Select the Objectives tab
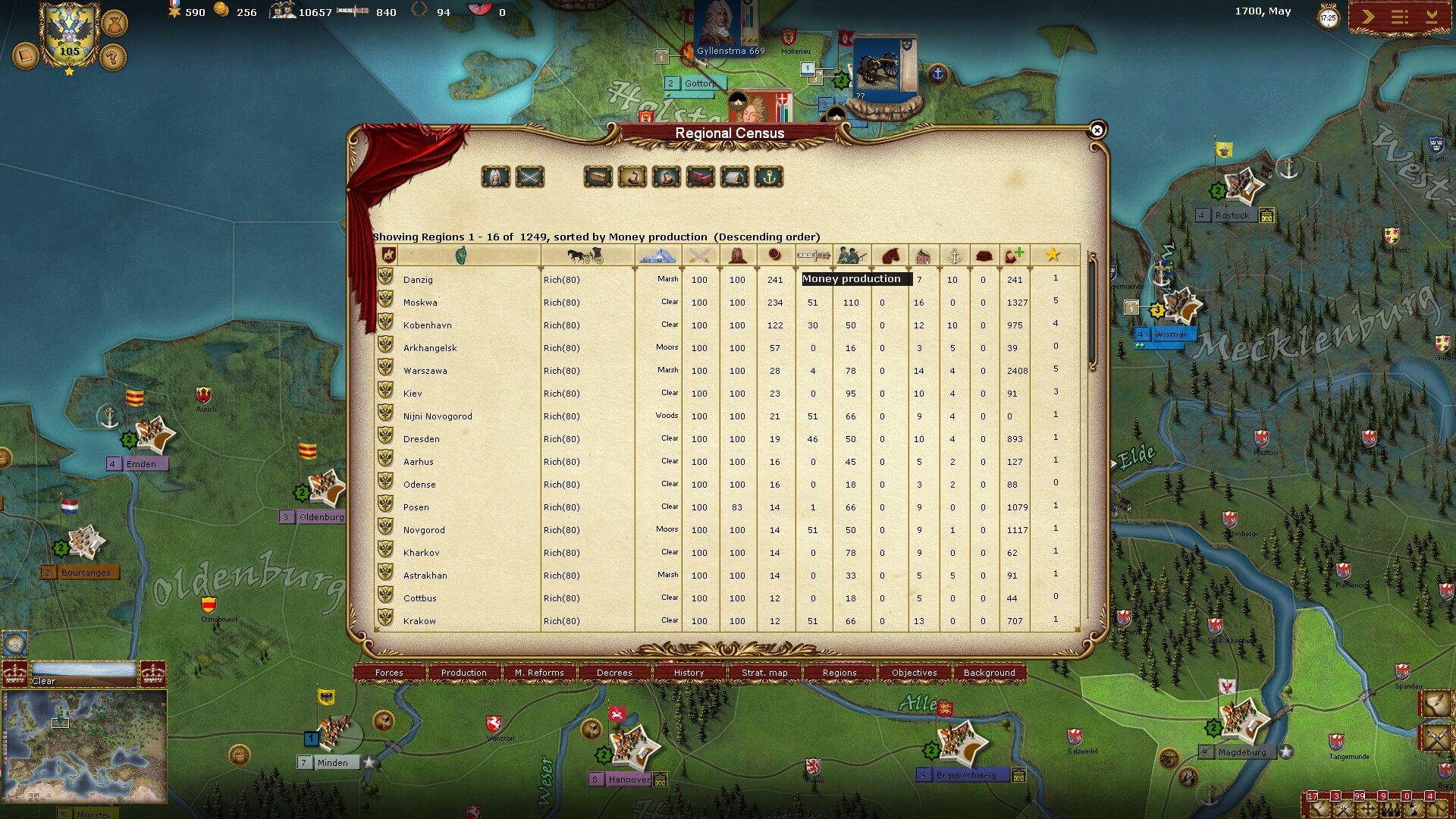The width and height of the screenshot is (1456, 819). 914,673
